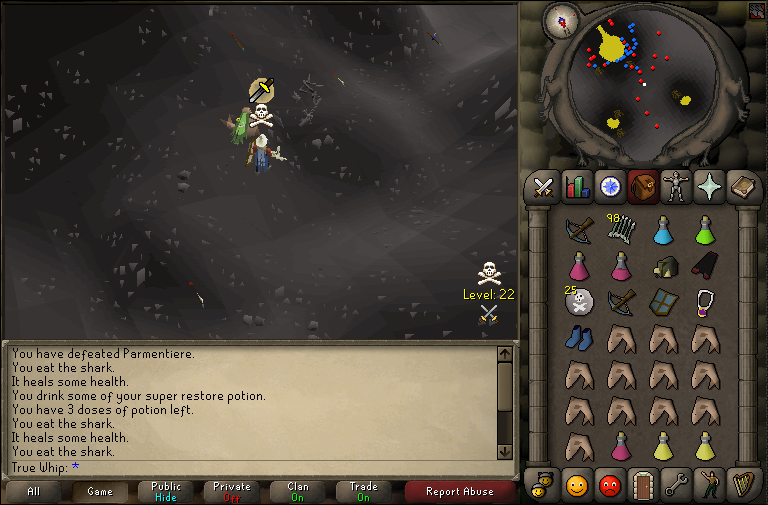
Task: Open the harp Music Player tab
Action: [741, 485]
